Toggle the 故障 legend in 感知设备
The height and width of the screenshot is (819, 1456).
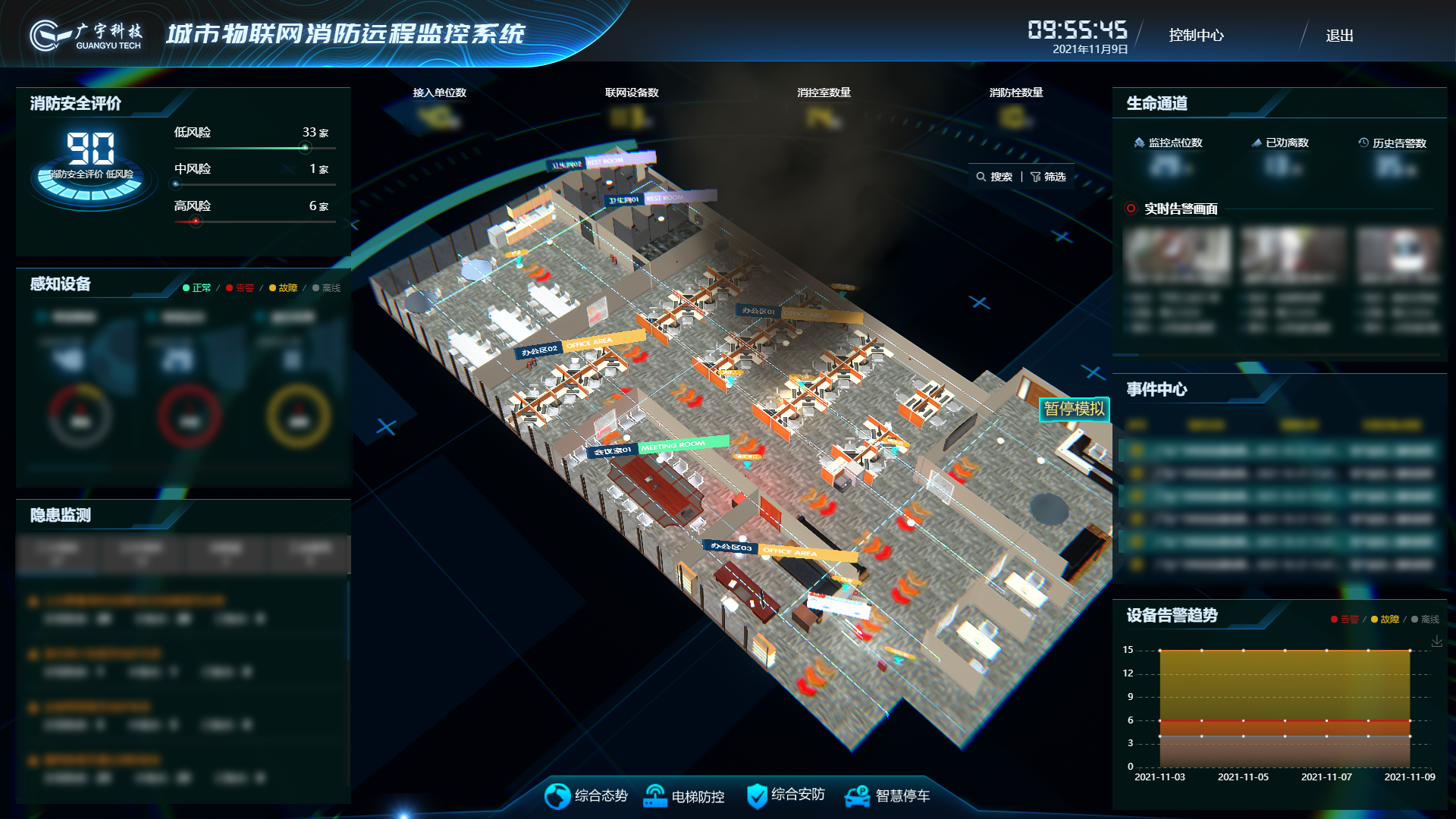(x=283, y=288)
